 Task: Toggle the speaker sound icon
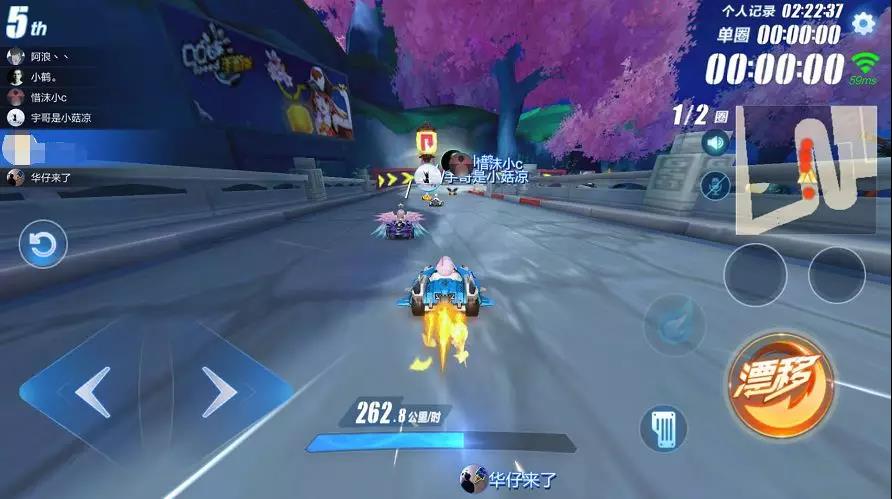715,143
